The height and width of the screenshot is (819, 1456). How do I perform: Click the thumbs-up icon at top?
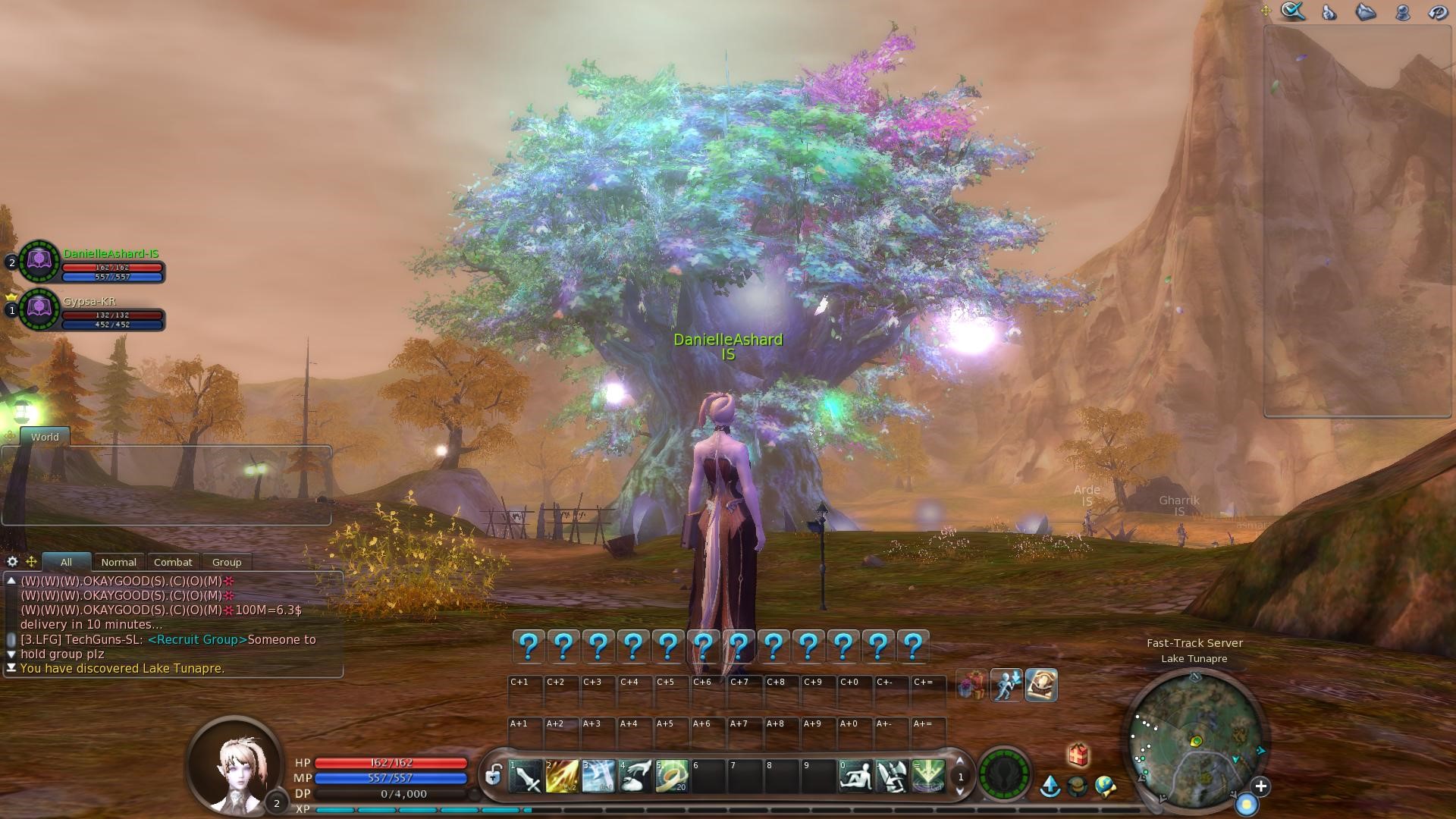pos(1329,12)
